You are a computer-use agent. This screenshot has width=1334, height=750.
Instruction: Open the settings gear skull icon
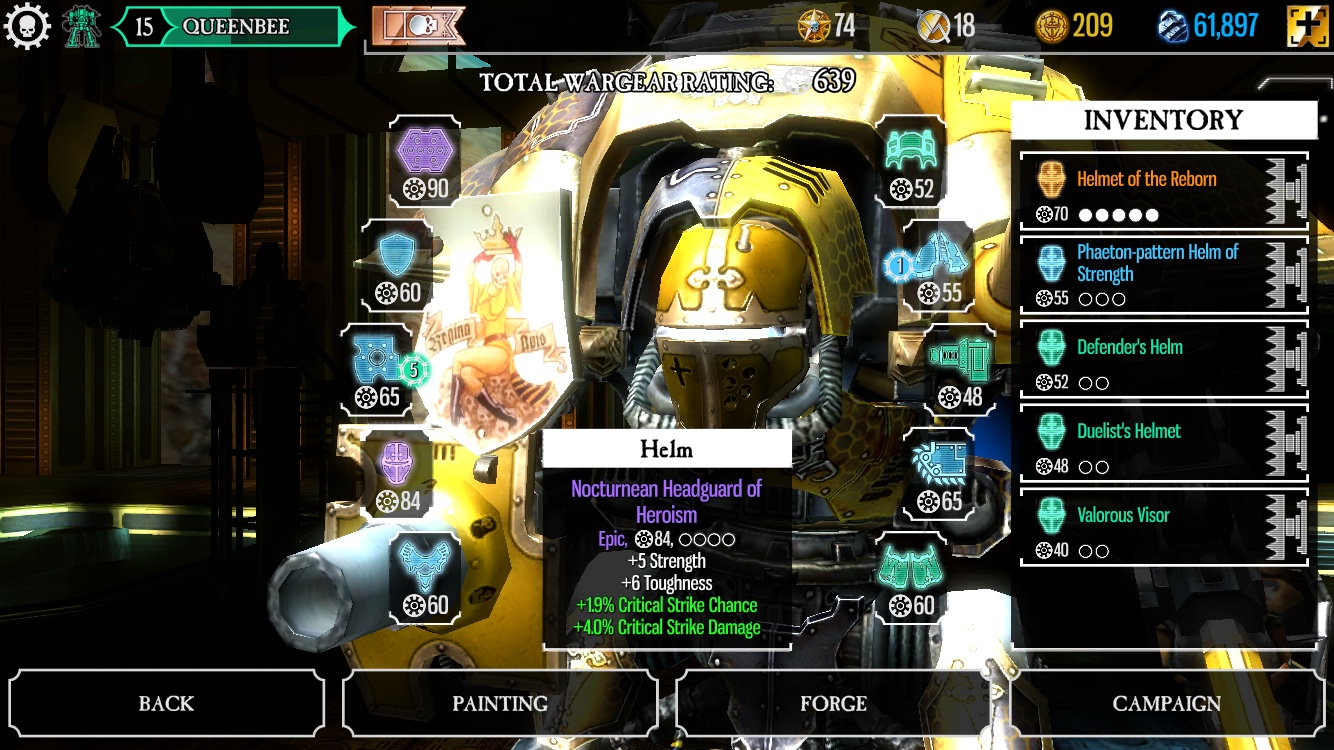tap(28, 27)
